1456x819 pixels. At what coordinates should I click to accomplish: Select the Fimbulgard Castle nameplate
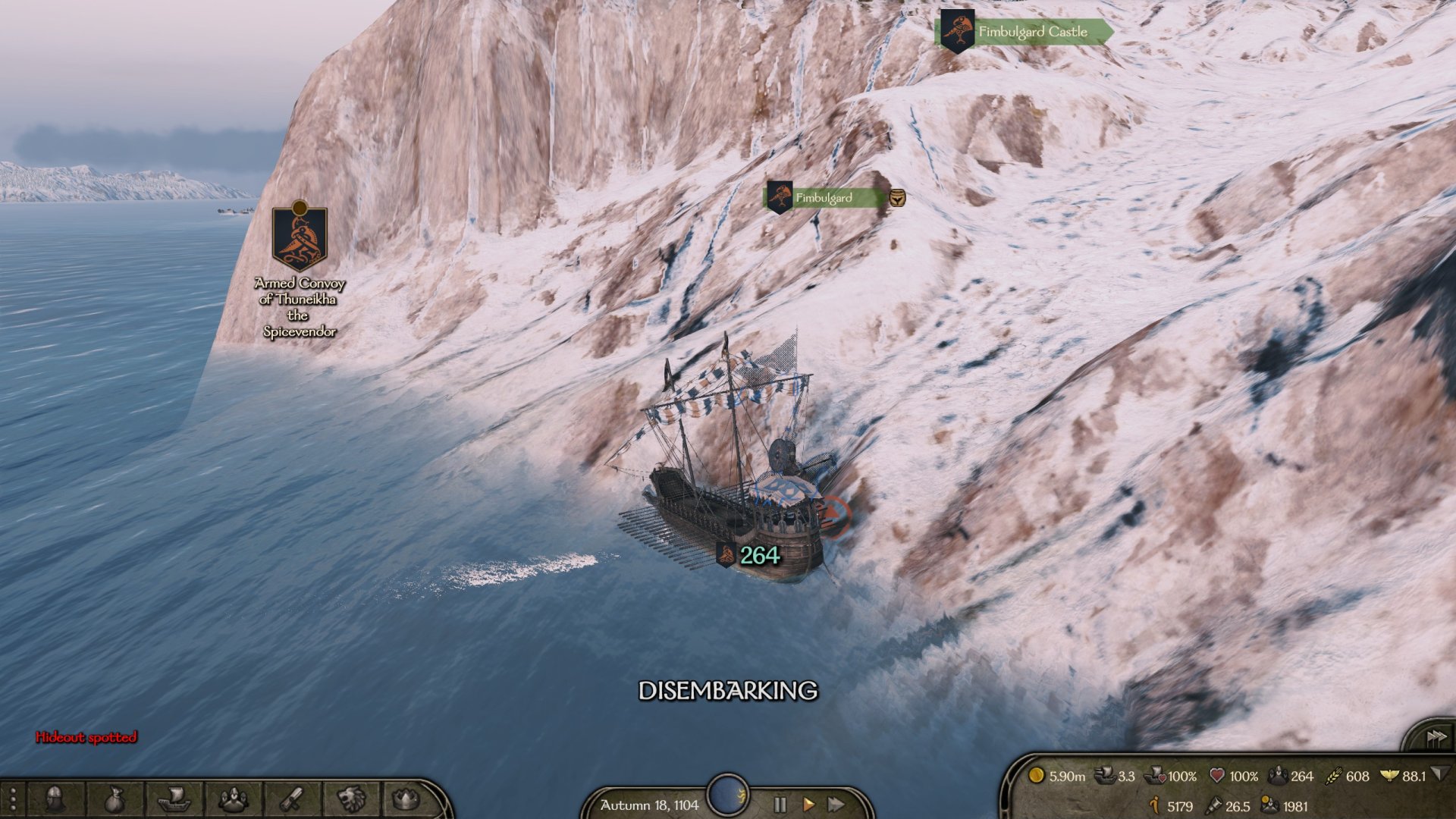pyautogui.click(x=1031, y=32)
